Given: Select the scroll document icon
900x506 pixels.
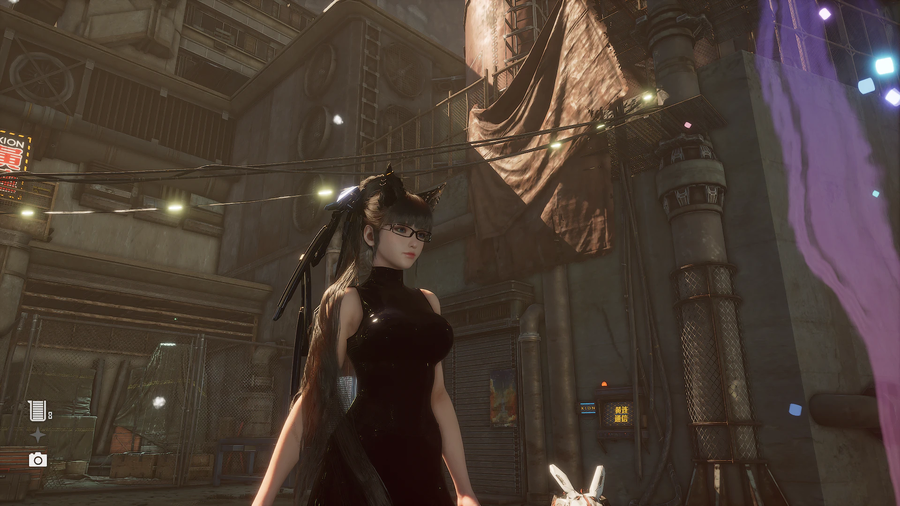Looking at the screenshot, I should tap(36, 409).
